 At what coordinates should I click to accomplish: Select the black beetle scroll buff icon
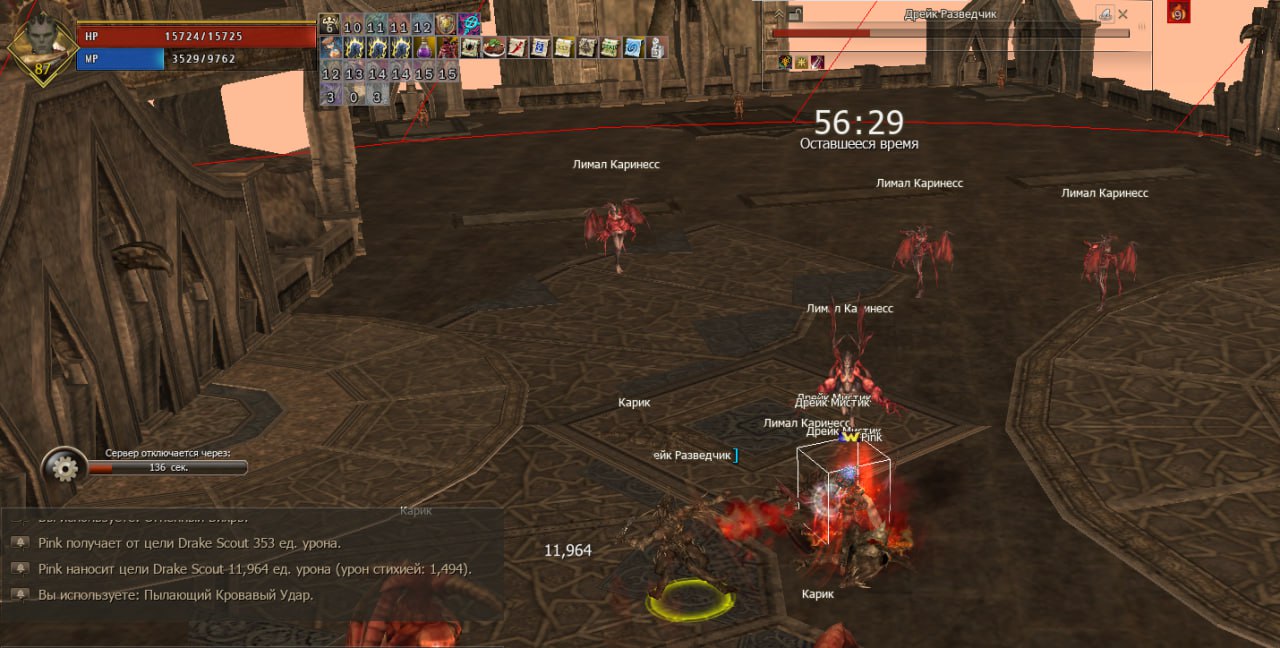pyautogui.click(x=470, y=47)
